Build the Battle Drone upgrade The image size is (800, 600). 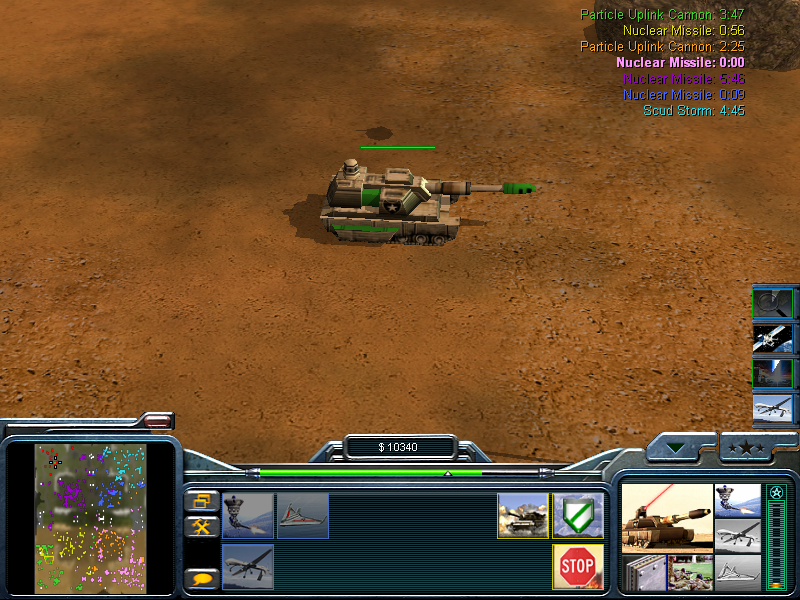(x=248, y=515)
